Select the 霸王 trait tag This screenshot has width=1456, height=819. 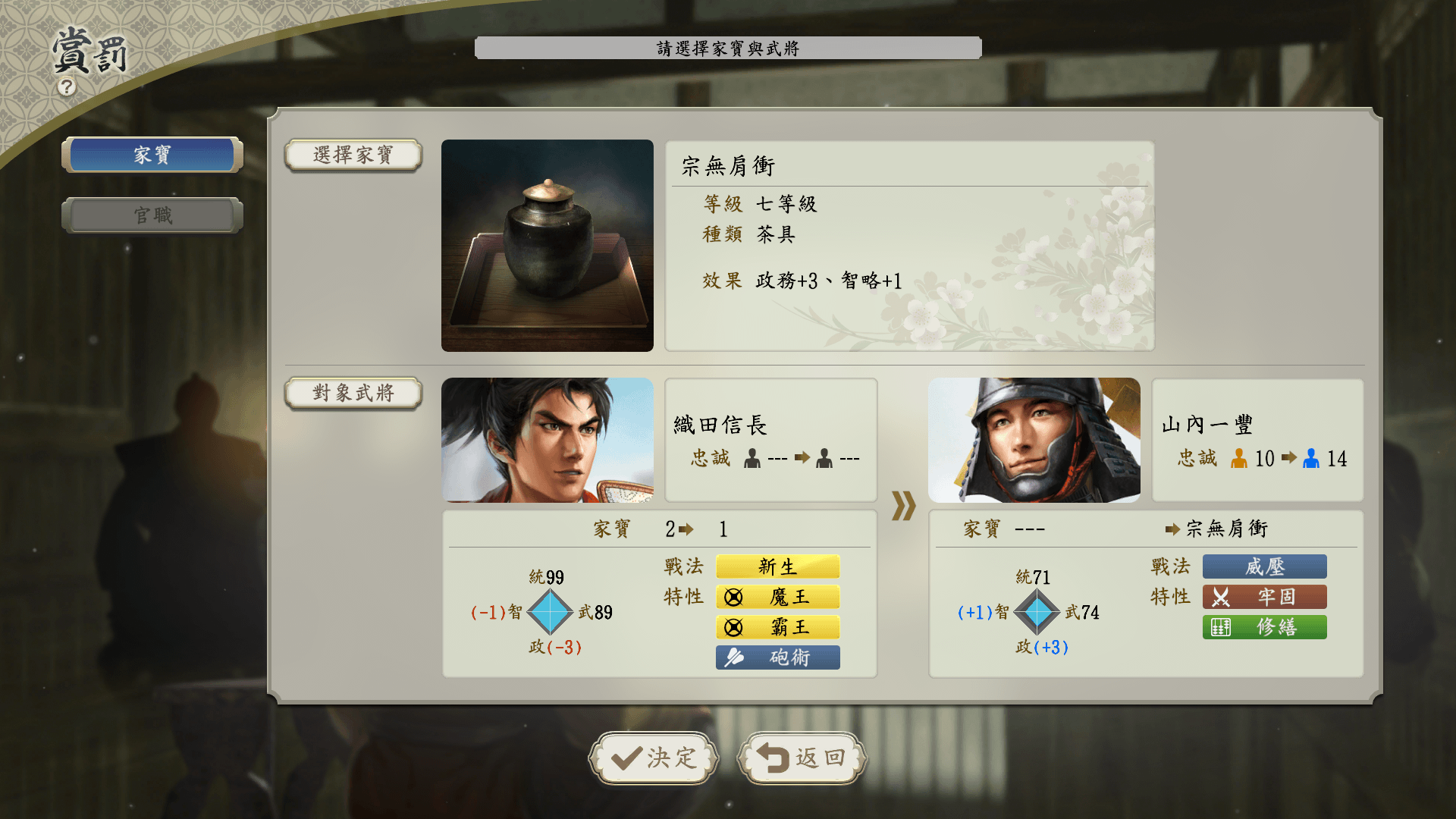click(777, 627)
